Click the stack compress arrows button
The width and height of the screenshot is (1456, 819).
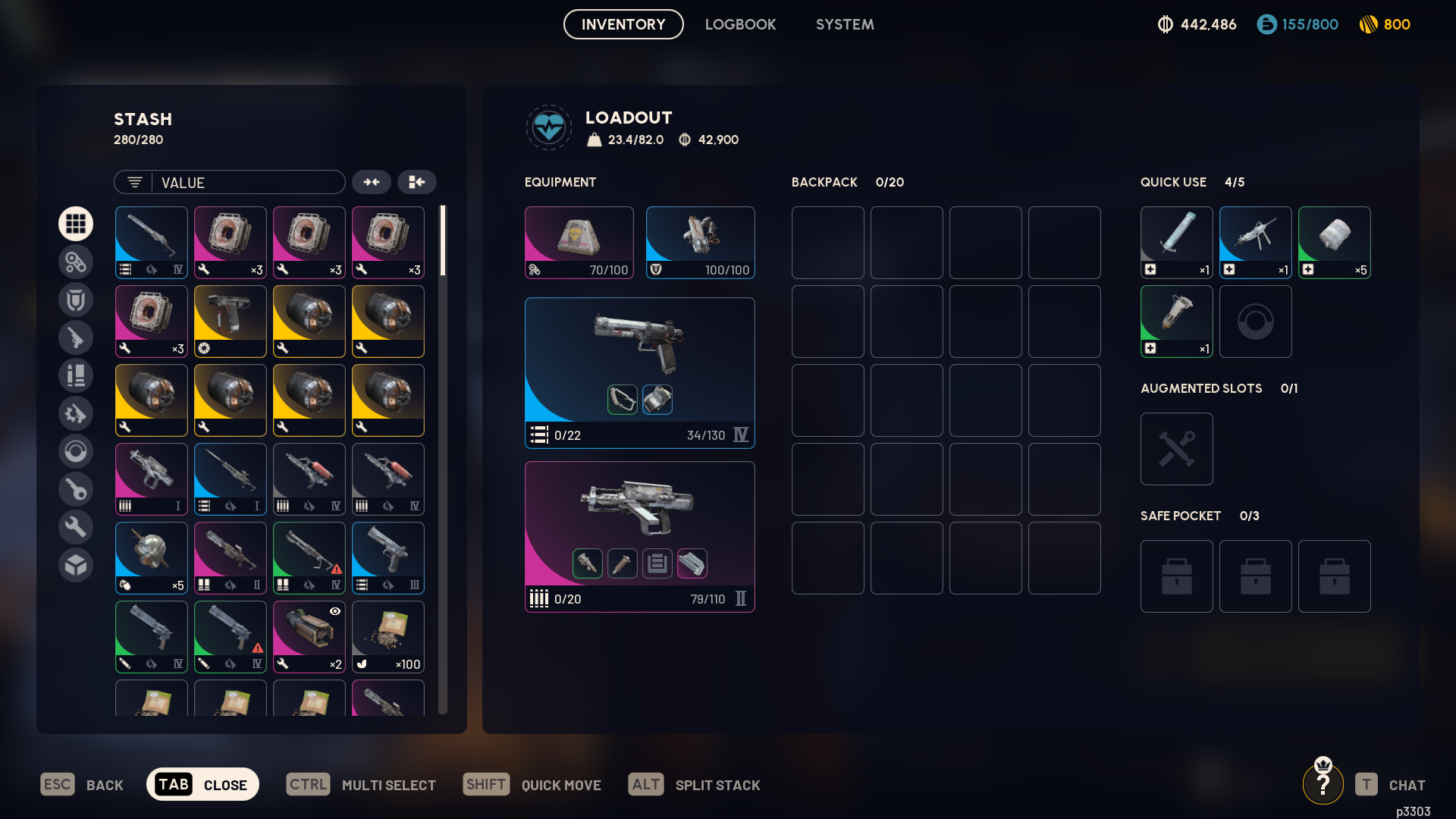click(x=372, y=182)
